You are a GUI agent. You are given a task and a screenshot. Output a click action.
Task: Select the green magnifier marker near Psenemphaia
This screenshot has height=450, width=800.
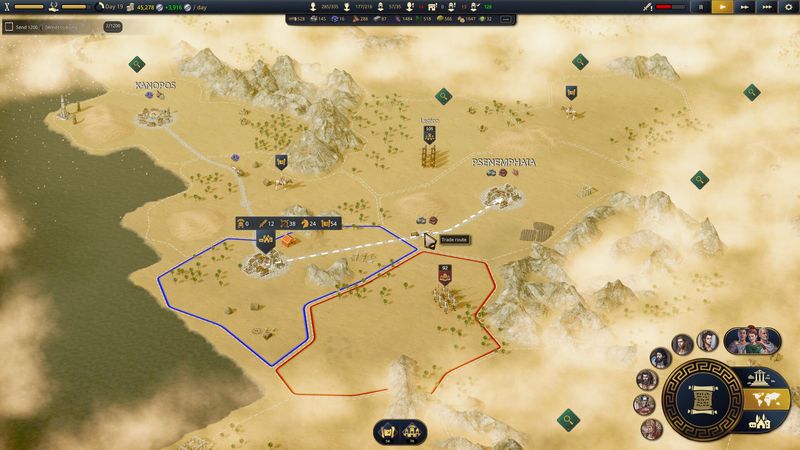[443, 96]
